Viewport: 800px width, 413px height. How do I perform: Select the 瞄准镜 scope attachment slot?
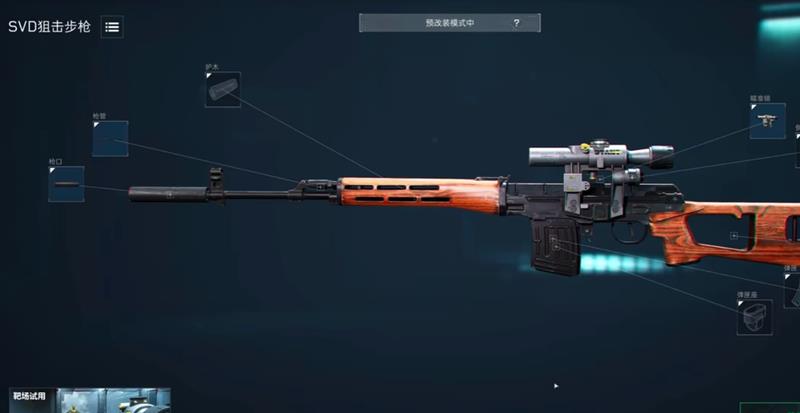(767, 121)
